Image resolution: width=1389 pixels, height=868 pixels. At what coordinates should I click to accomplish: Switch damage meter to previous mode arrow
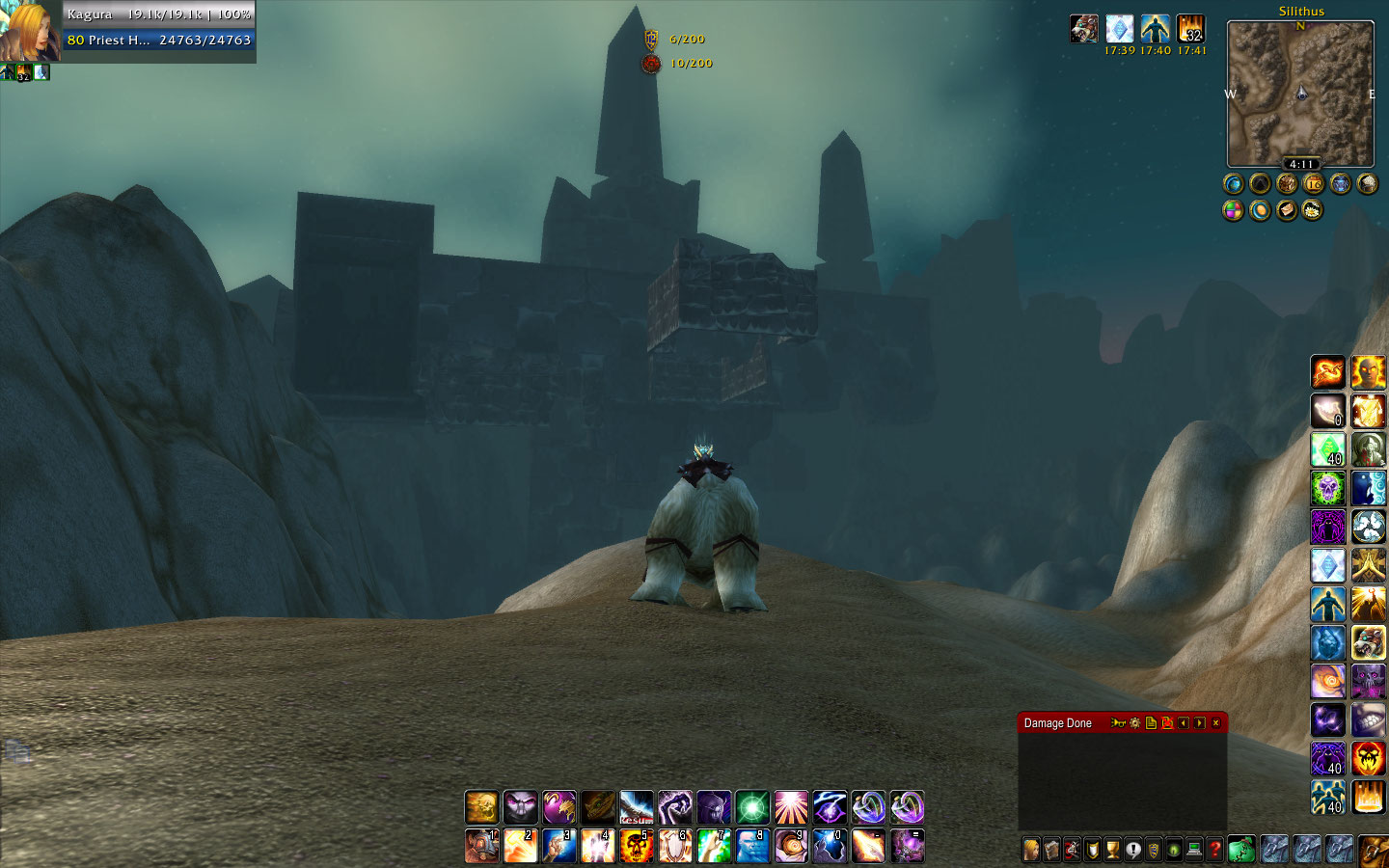click(x=1184, y=723)
